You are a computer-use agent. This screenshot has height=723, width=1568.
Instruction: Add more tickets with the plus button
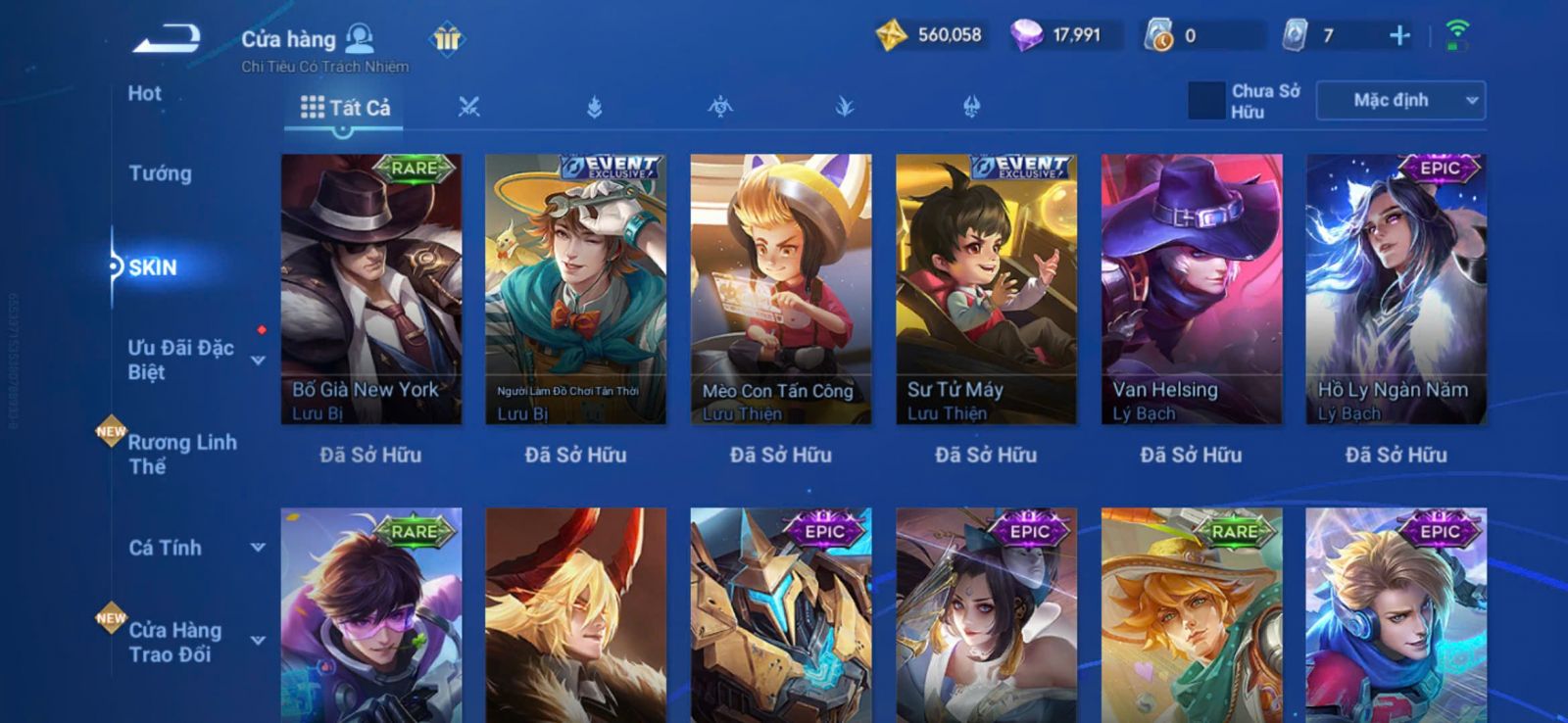1399,36
